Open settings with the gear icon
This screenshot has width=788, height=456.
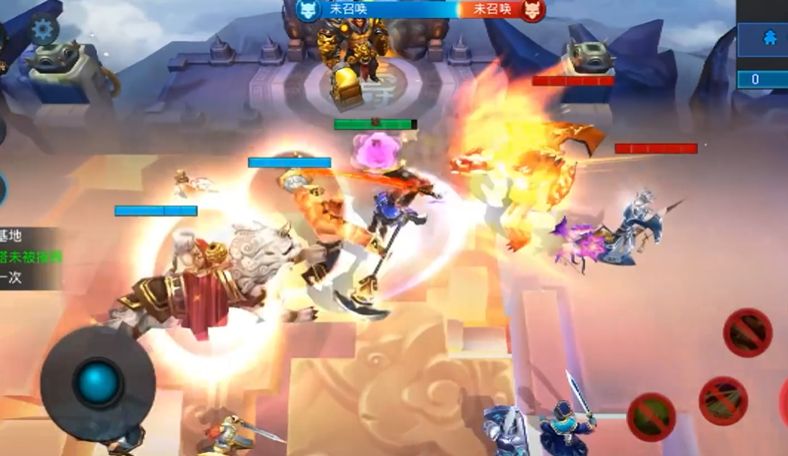(x=43, y=30)
